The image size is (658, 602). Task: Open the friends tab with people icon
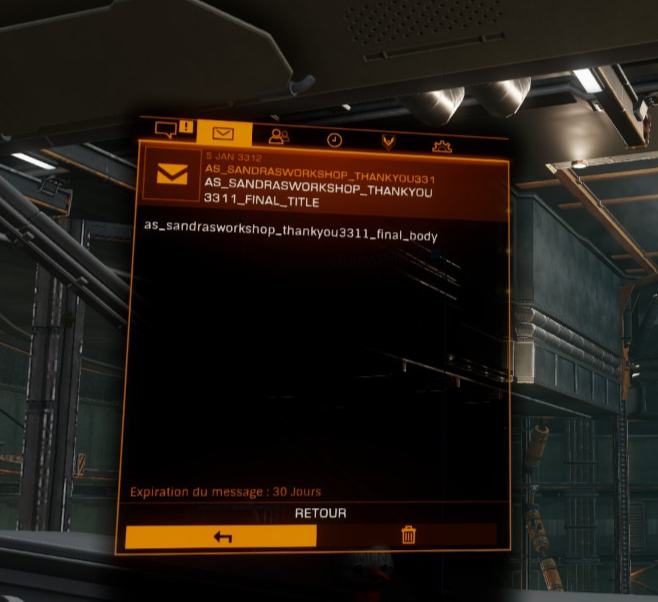click(279, 137)
